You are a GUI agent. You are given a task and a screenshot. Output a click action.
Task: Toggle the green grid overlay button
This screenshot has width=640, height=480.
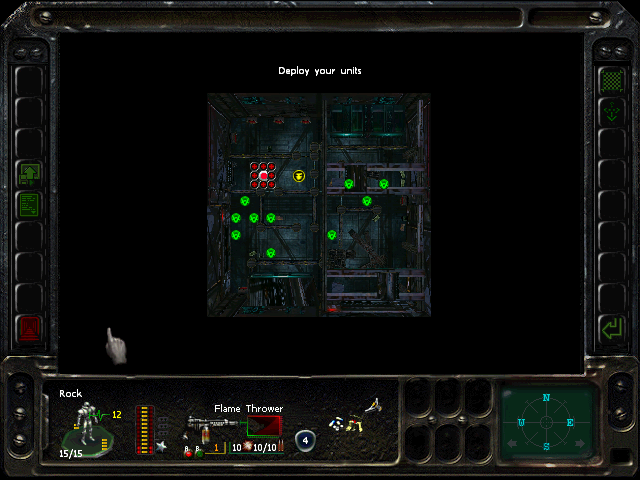pos(610,80)
